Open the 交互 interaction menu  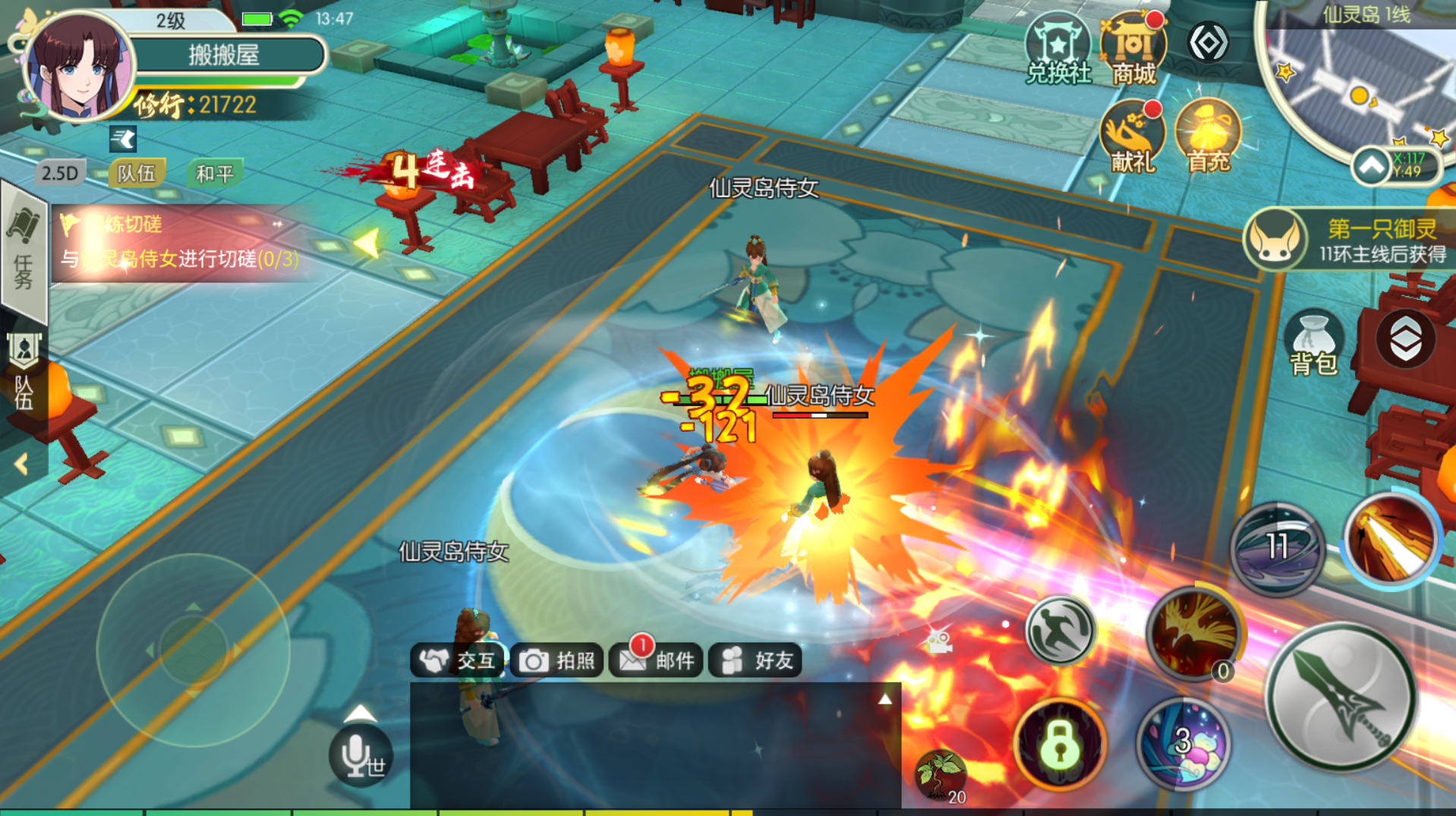click(458, 660)
